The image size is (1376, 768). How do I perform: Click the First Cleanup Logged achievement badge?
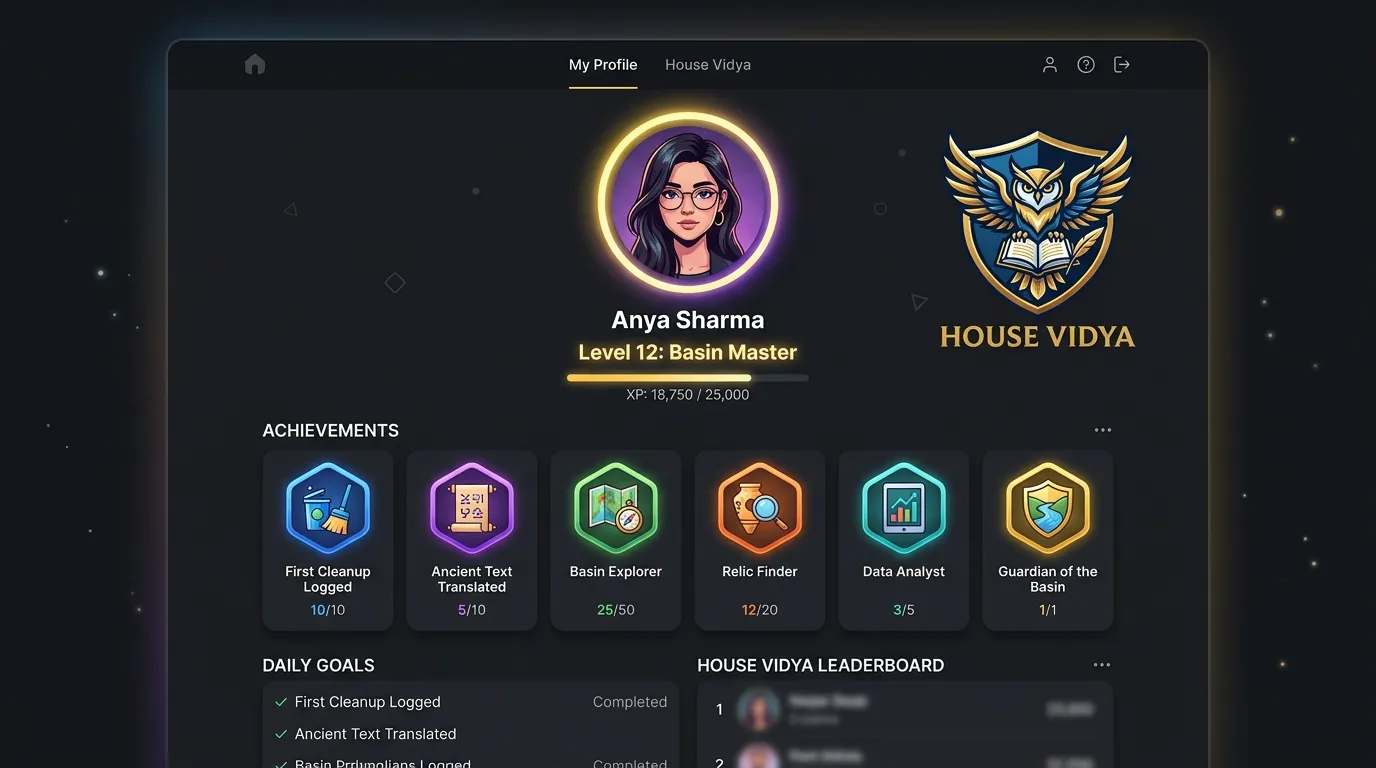[x=328, y=508]
